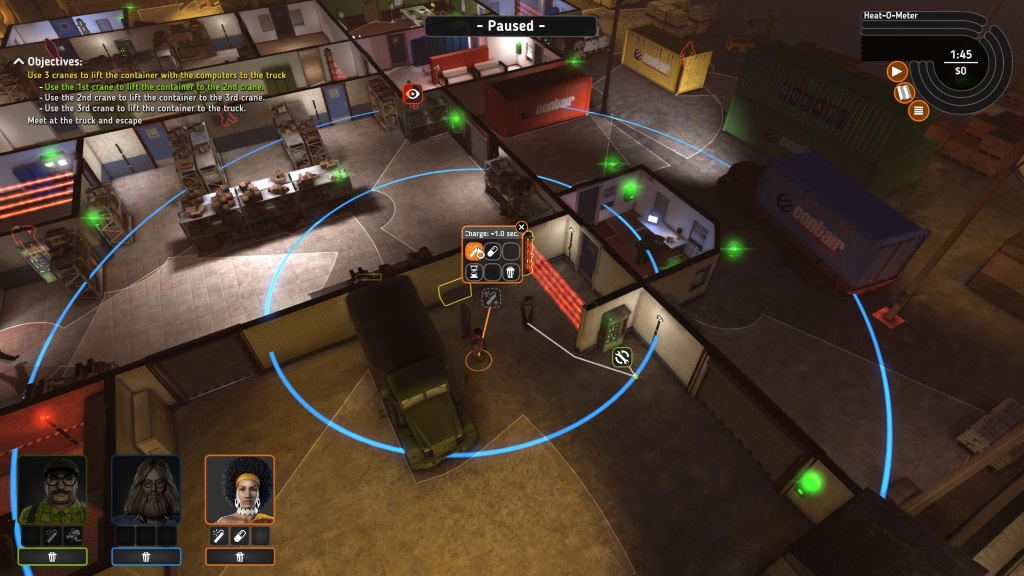Choose the pill item in popup
The width and height of the screenshot is (1024, 576).
pyautogui.click(x=492, y=252)
